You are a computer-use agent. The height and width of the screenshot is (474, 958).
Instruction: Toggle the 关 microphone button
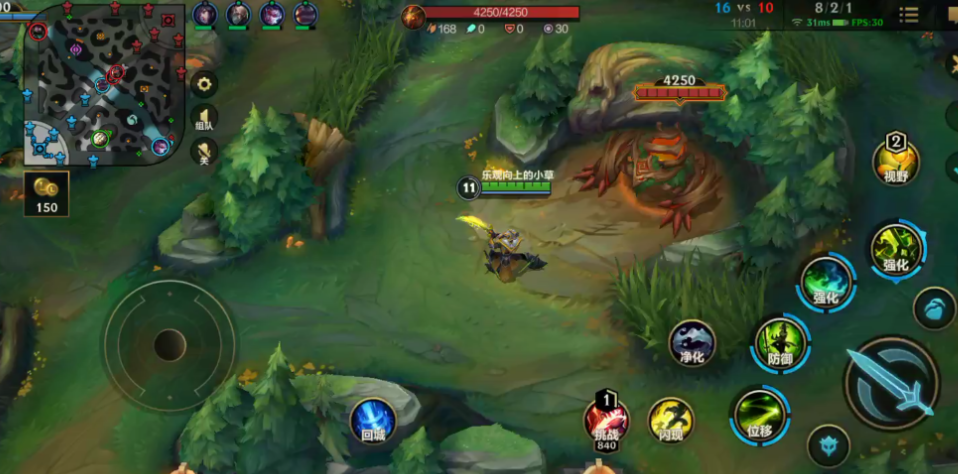pos(204,152)
